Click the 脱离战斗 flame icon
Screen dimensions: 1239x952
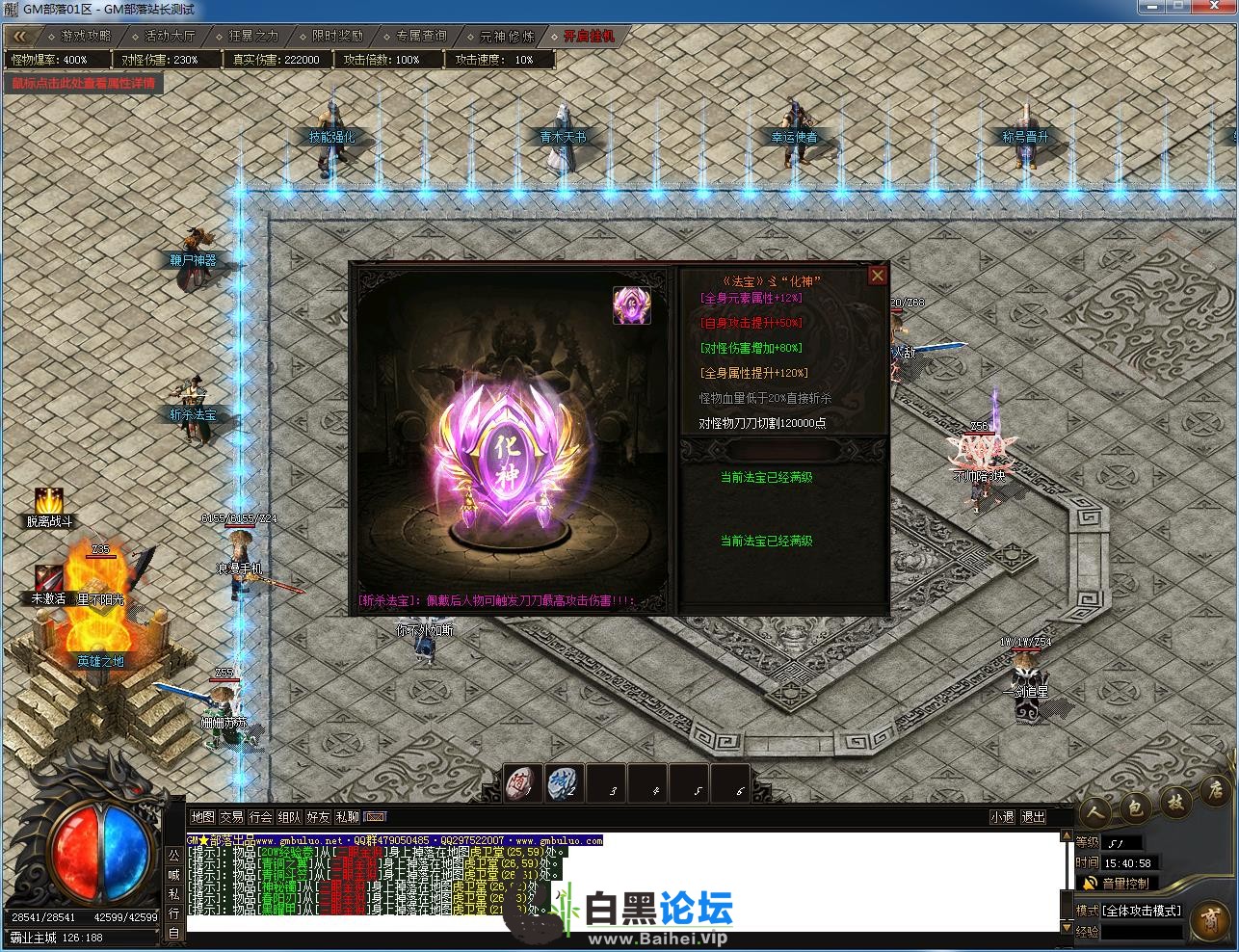pyautogui.click(x=48, y=501)
